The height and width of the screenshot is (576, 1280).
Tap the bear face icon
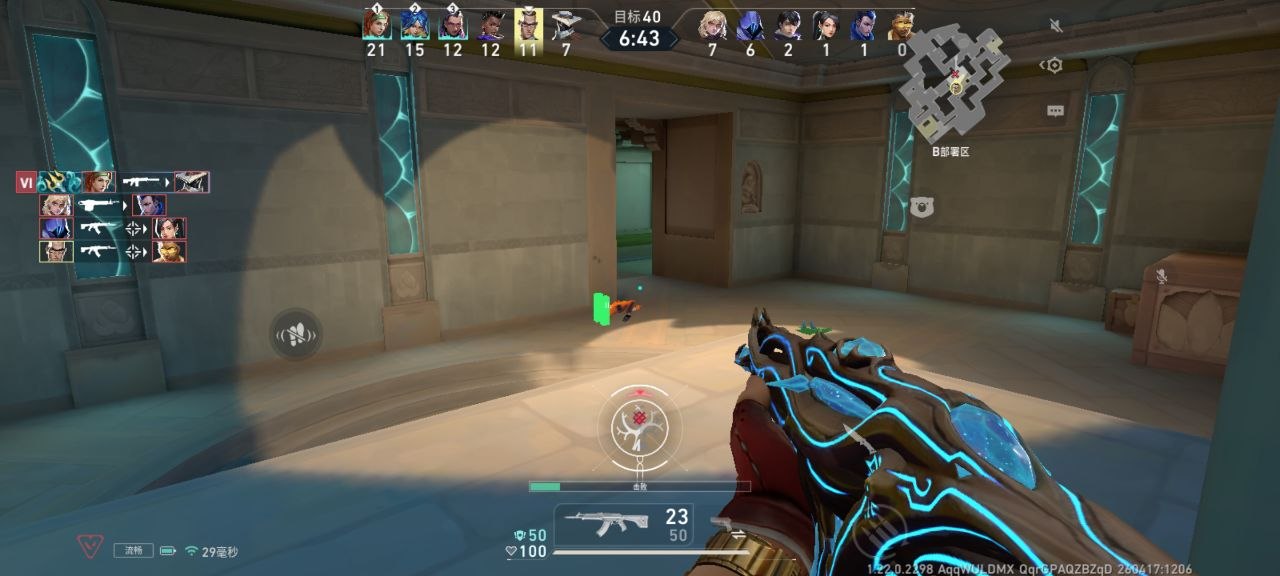[922, 206]
